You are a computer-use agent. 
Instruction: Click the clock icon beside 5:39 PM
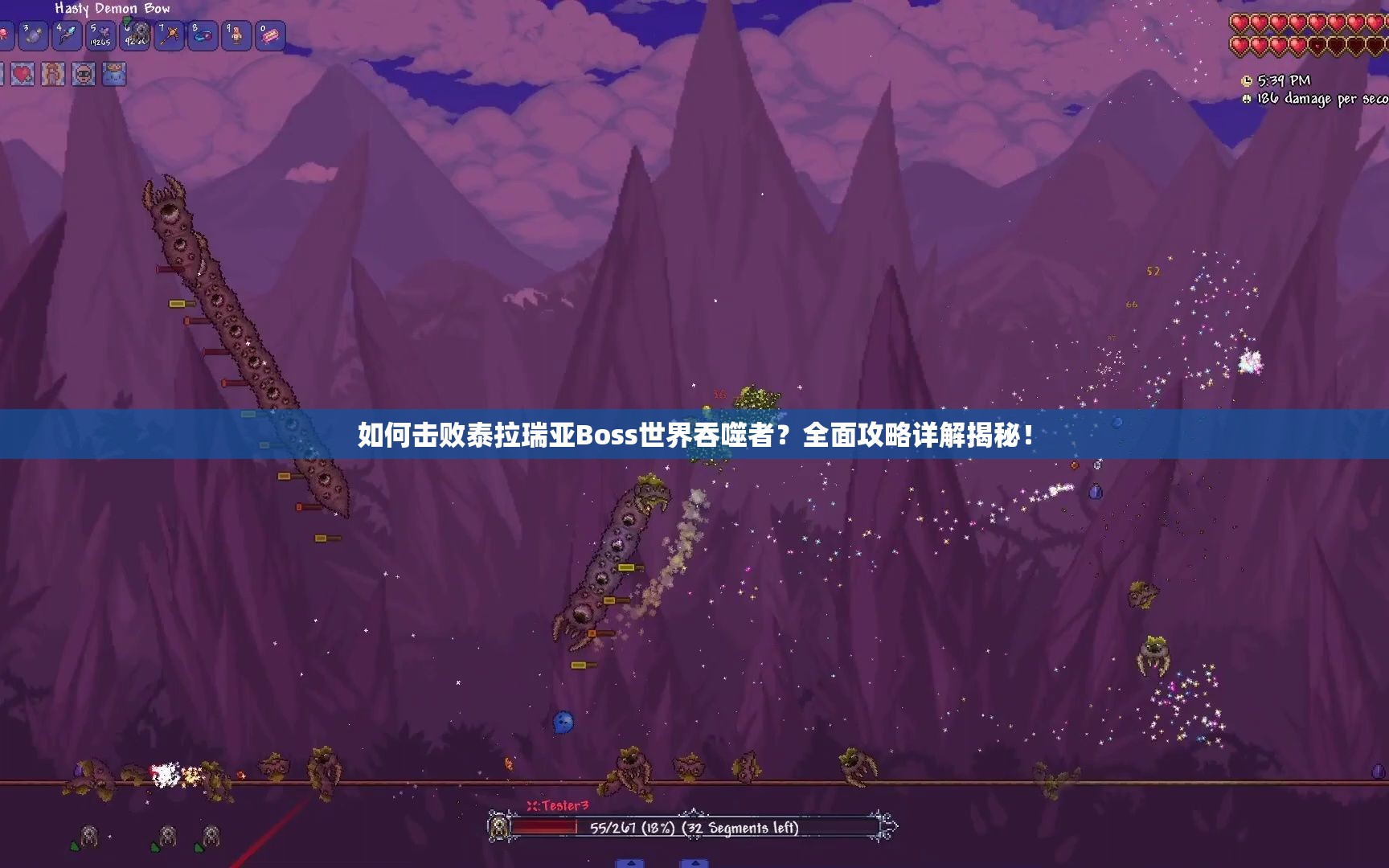coord(1246,80)
